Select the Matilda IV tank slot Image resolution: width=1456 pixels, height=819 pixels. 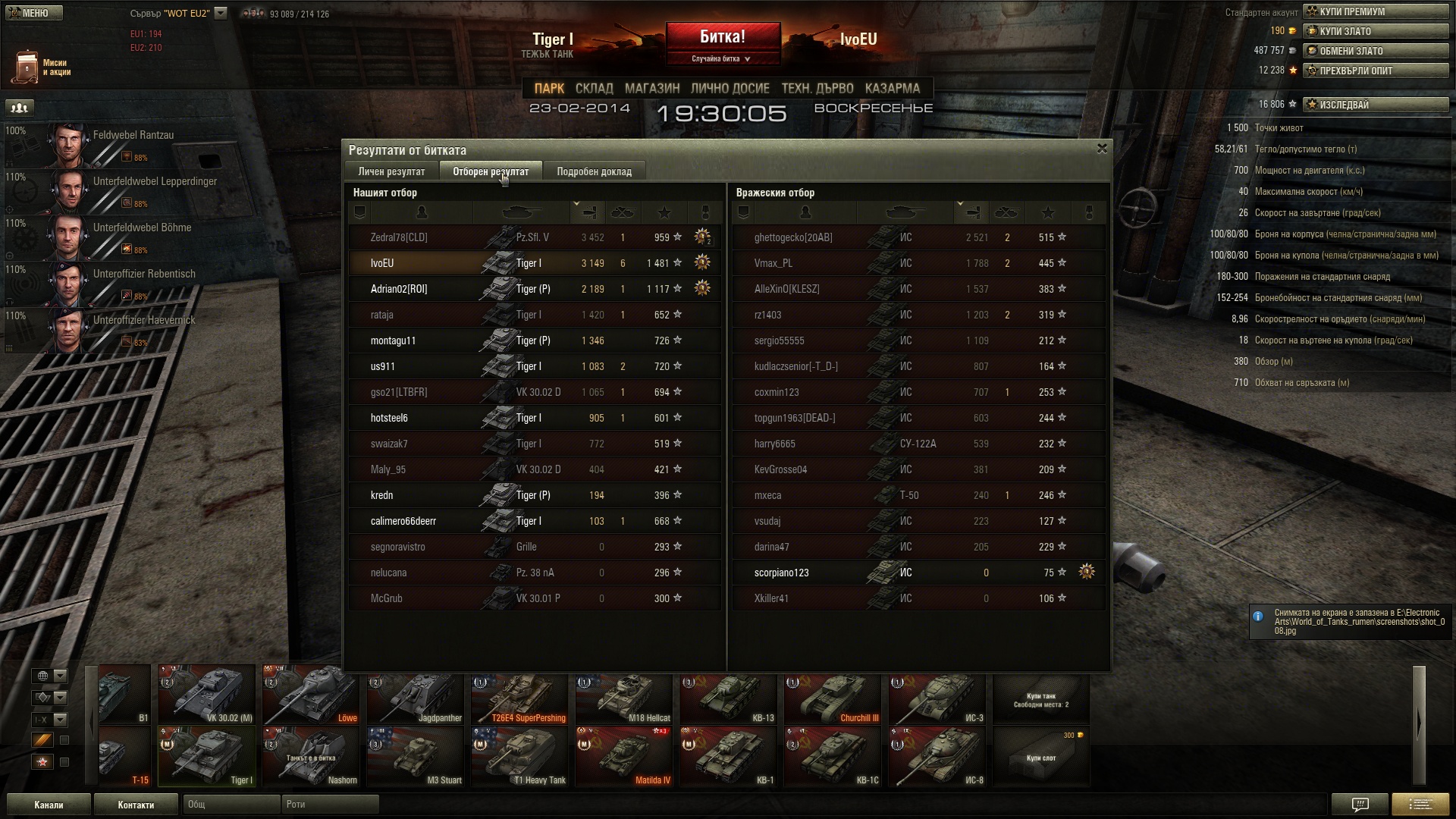point(624,757)
